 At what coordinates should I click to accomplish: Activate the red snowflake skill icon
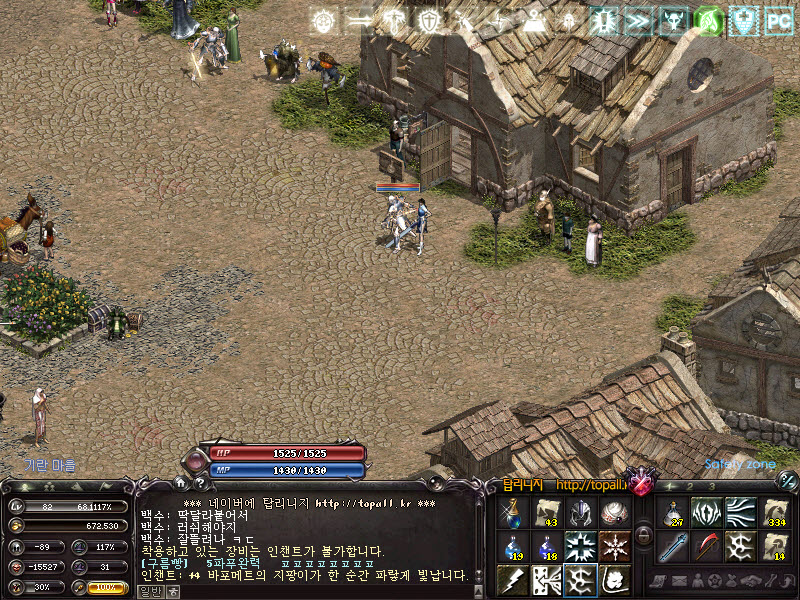click(614, 546)
